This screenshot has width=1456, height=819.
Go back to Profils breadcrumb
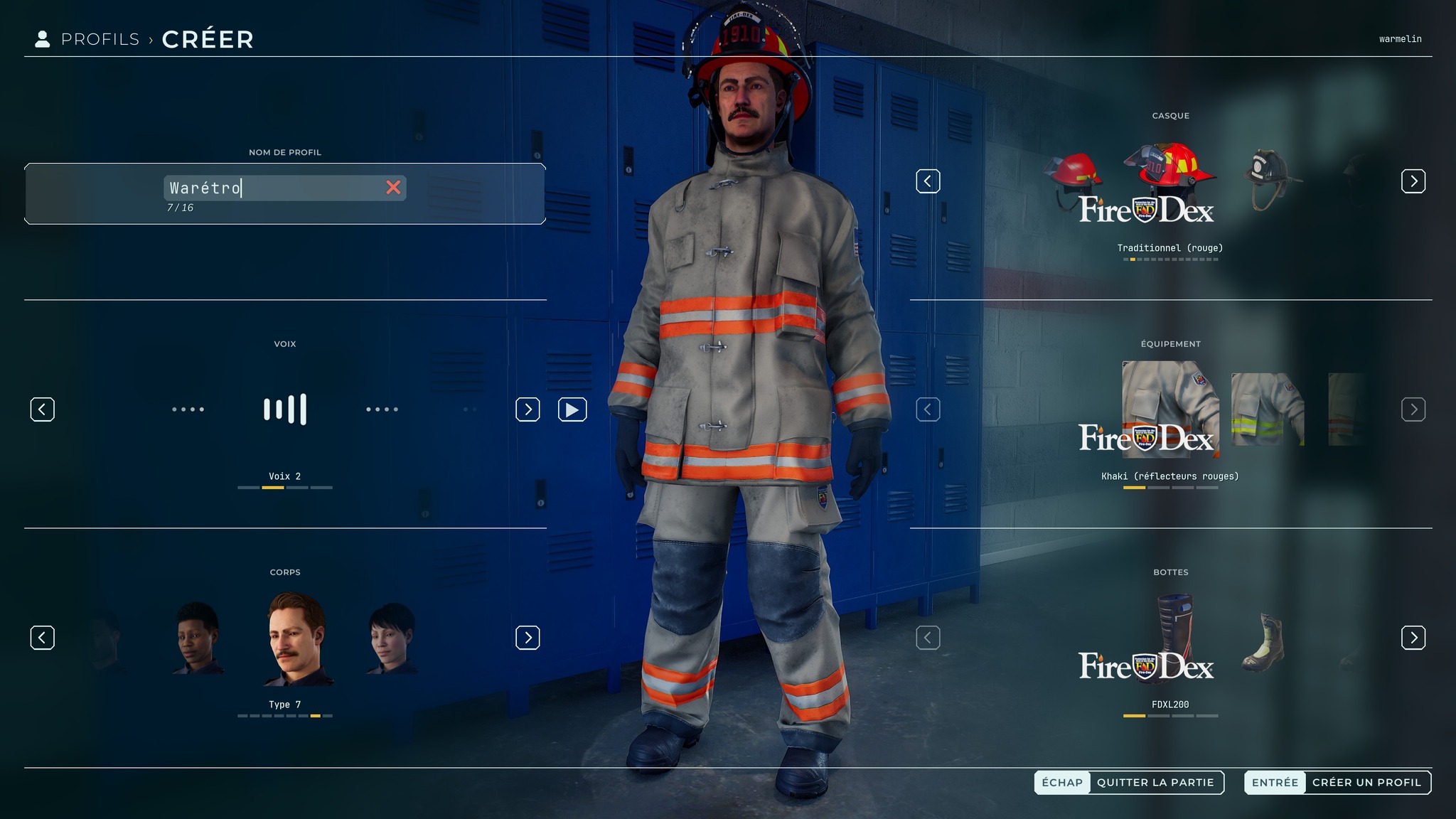(100, 39)
